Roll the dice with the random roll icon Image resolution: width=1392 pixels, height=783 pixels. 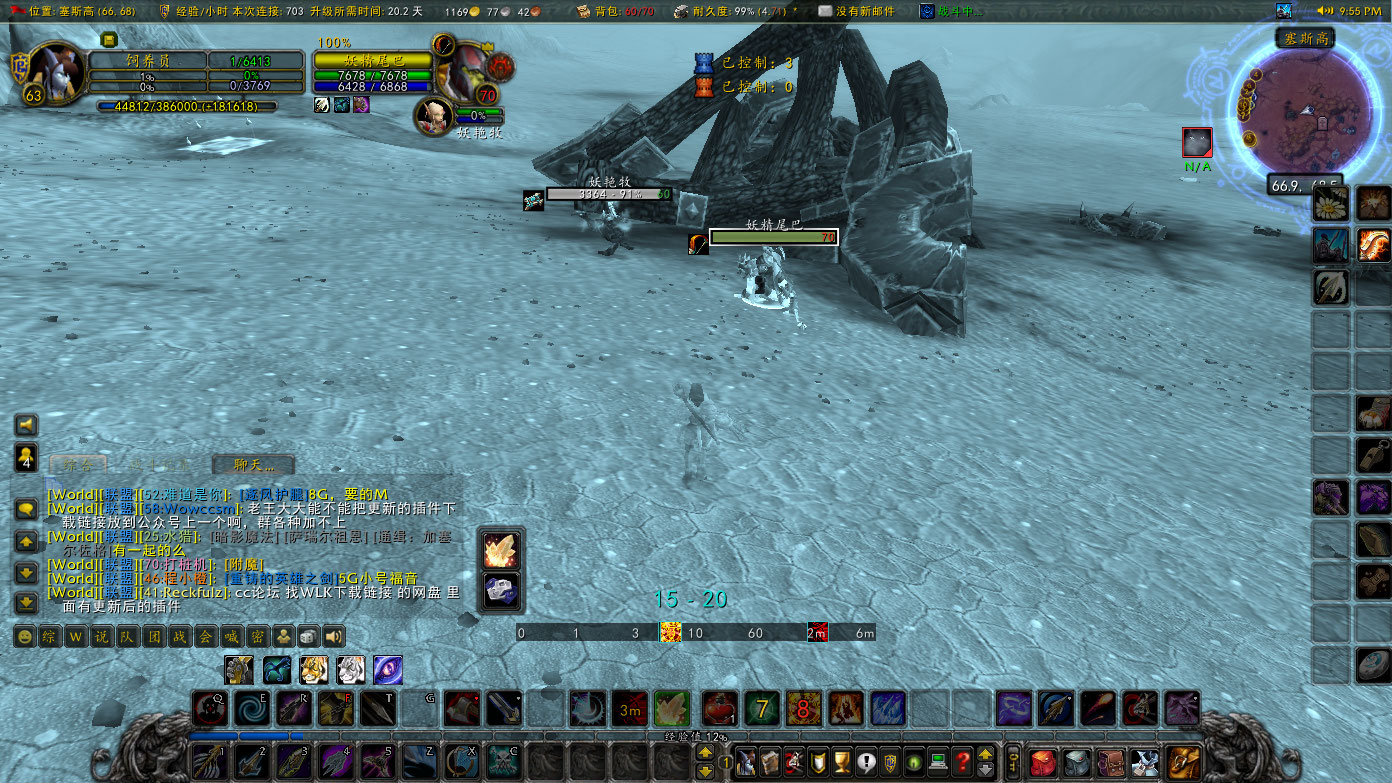(x=306, y=636)
